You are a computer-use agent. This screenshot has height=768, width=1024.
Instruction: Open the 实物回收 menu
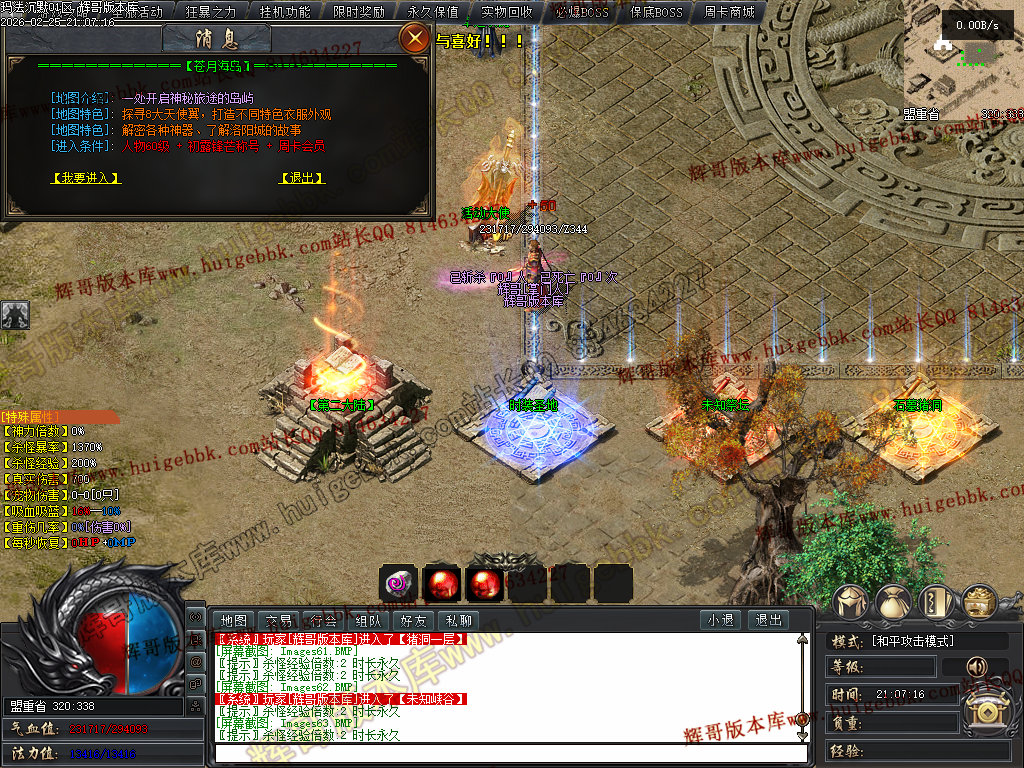point(507,12)
